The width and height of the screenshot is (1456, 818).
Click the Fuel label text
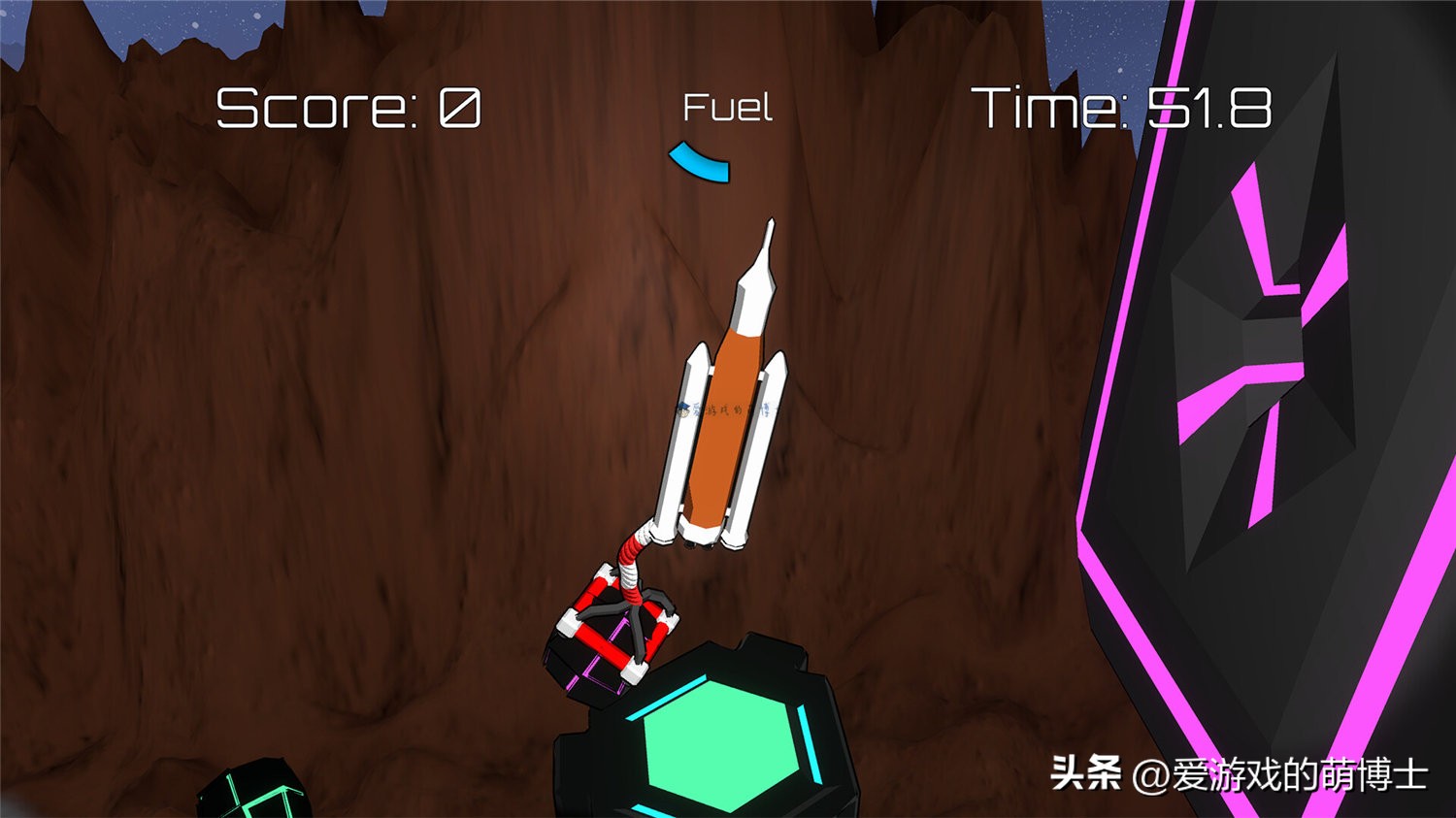pos(728,107)
